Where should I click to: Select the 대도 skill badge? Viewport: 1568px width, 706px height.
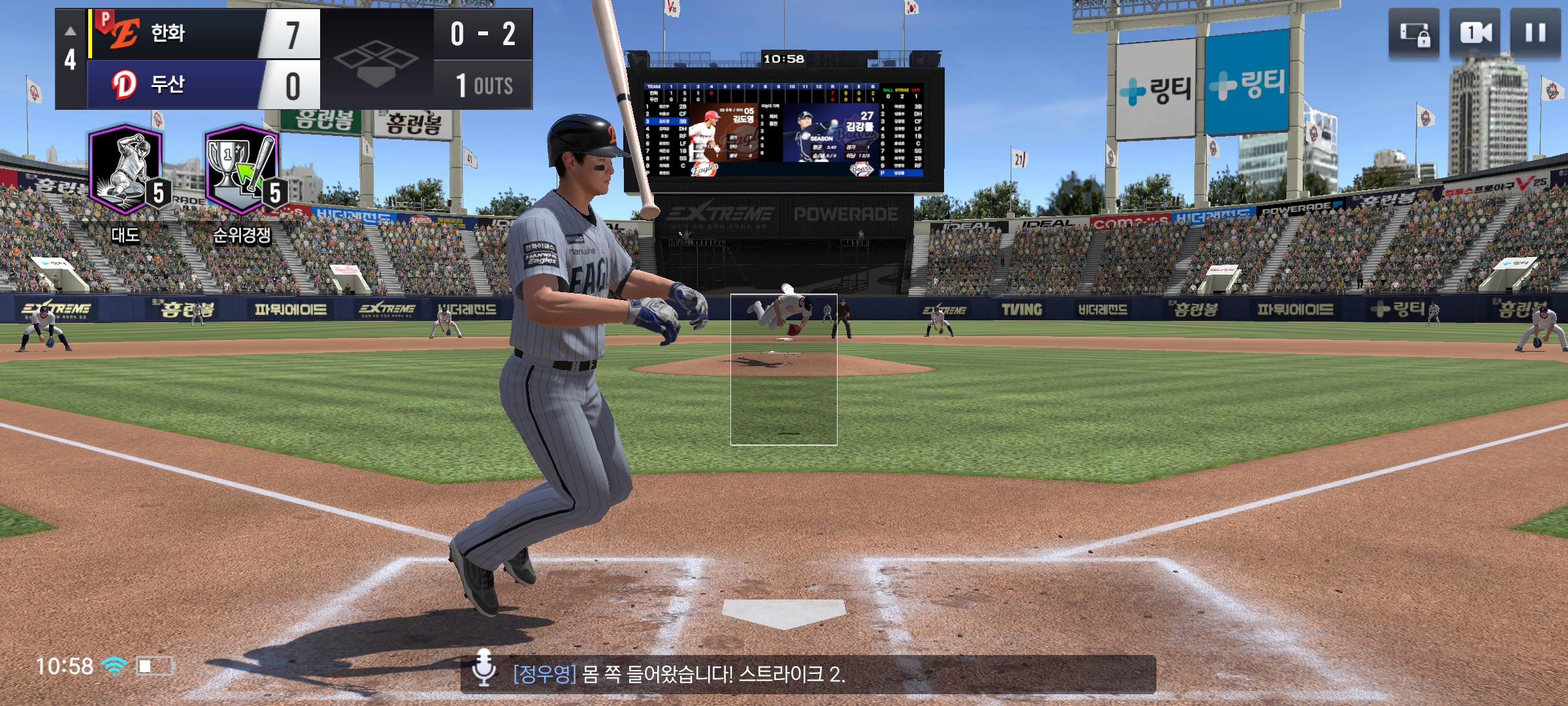point(127,169)
